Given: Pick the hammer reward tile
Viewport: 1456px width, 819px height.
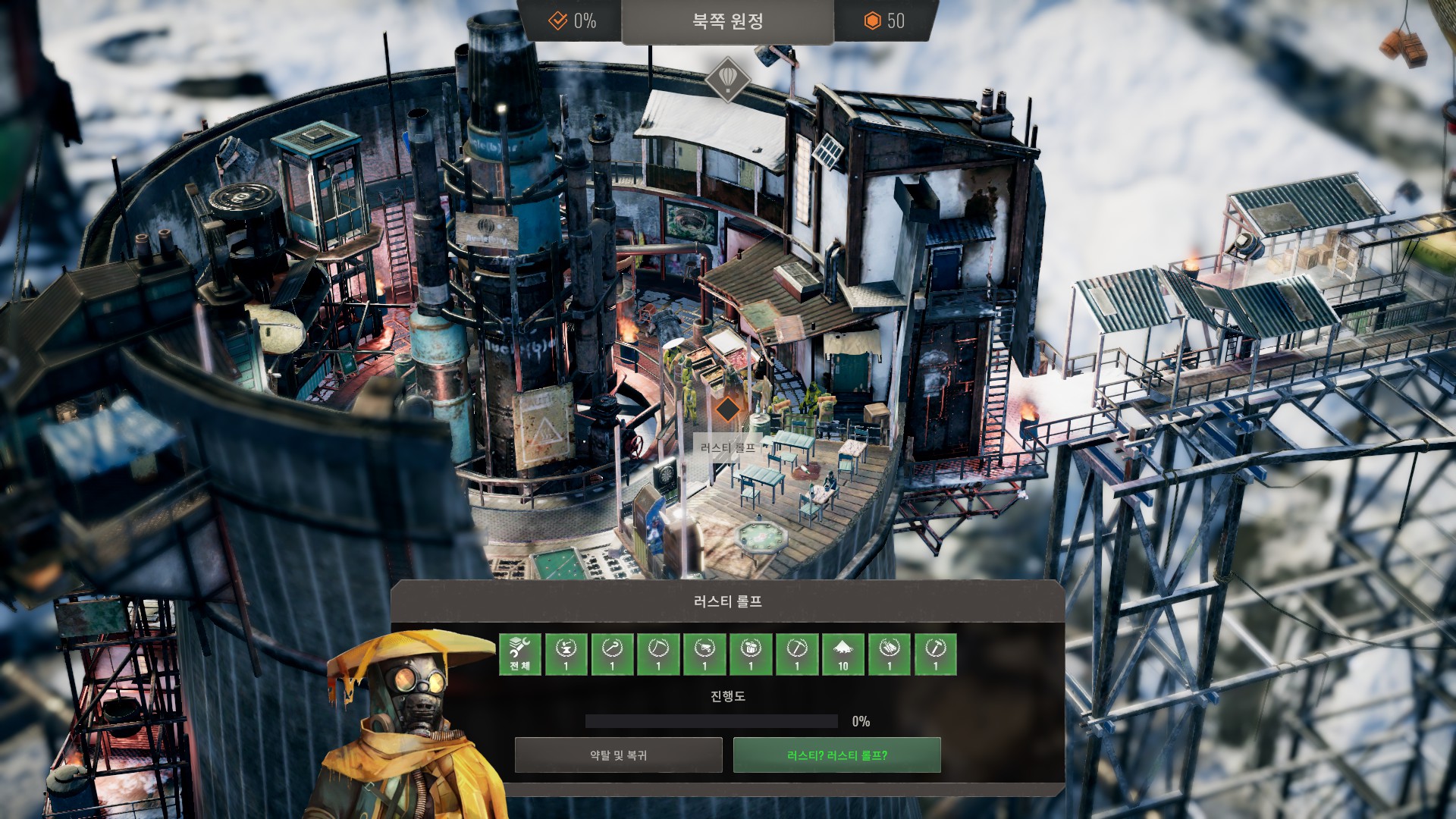Looking at the screenshot, I should tap(936, 654).
